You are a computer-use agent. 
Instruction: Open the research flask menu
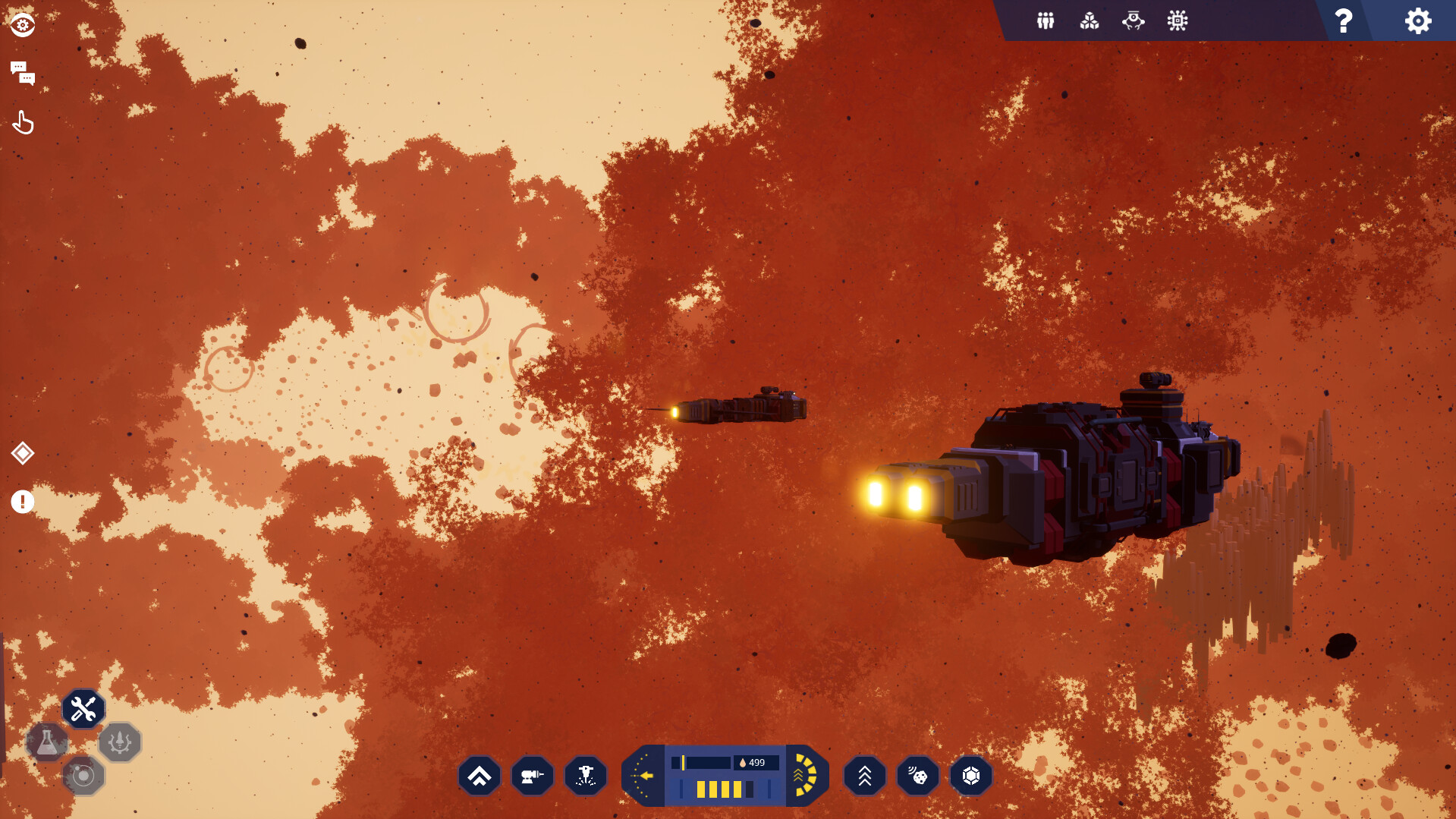47,742
